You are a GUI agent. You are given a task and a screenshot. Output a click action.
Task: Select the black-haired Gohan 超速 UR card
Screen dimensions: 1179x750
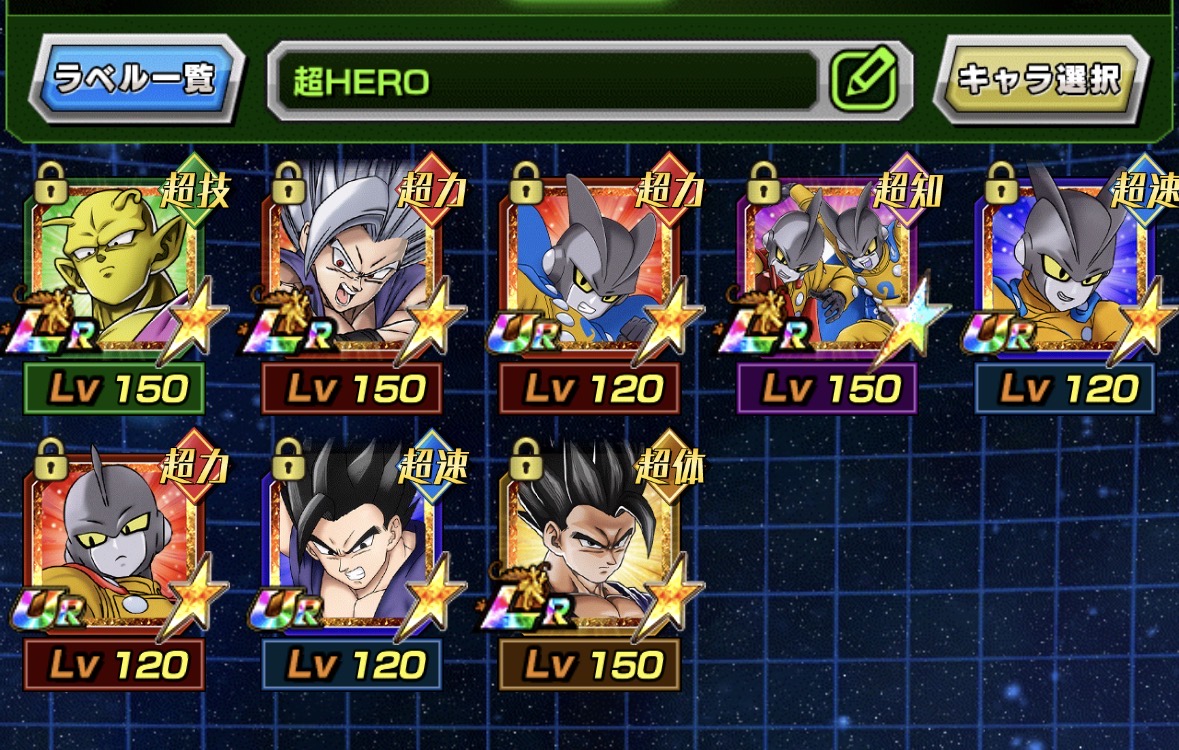tap(352, 545)
